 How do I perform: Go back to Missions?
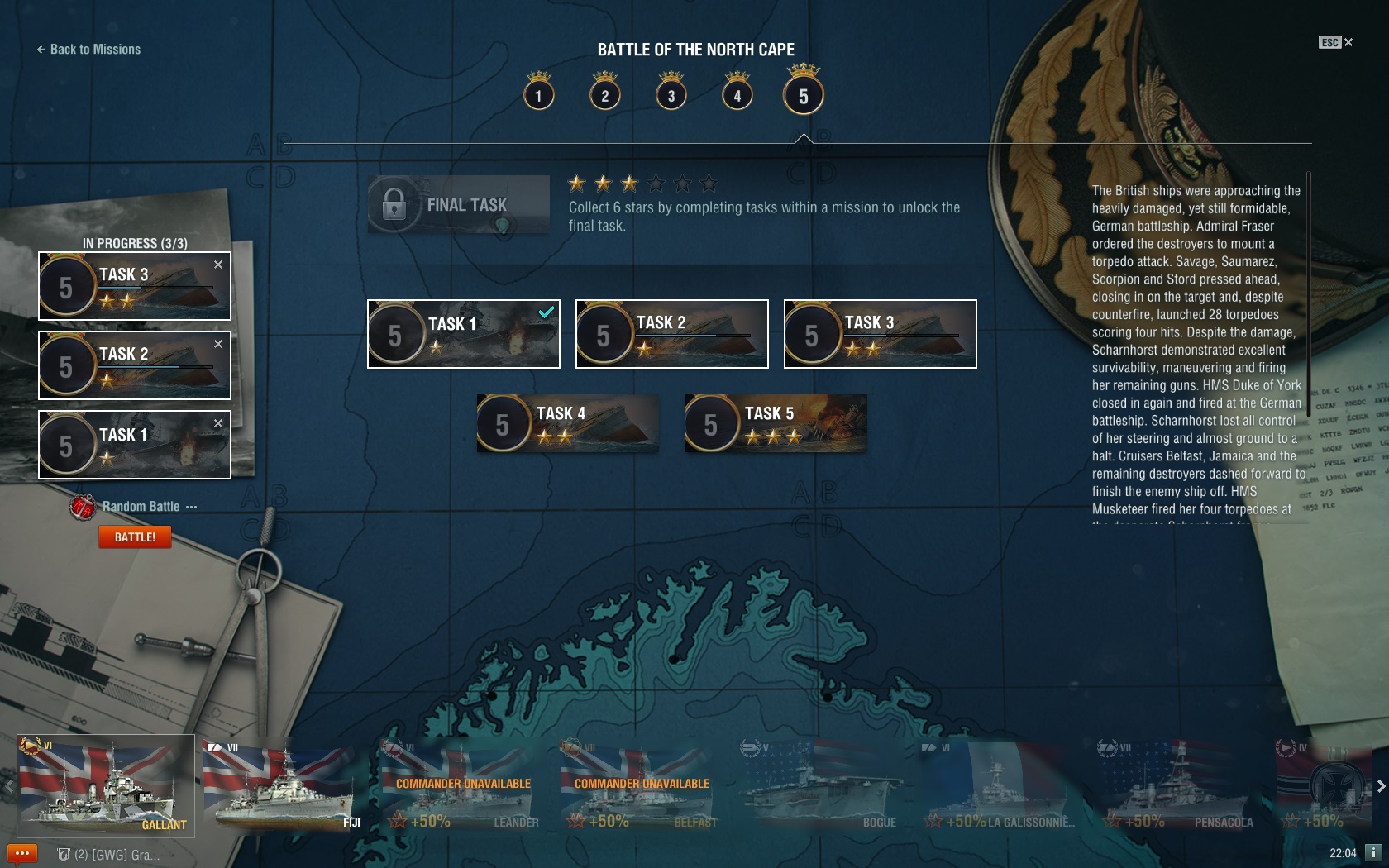click(x=88, y=50)
